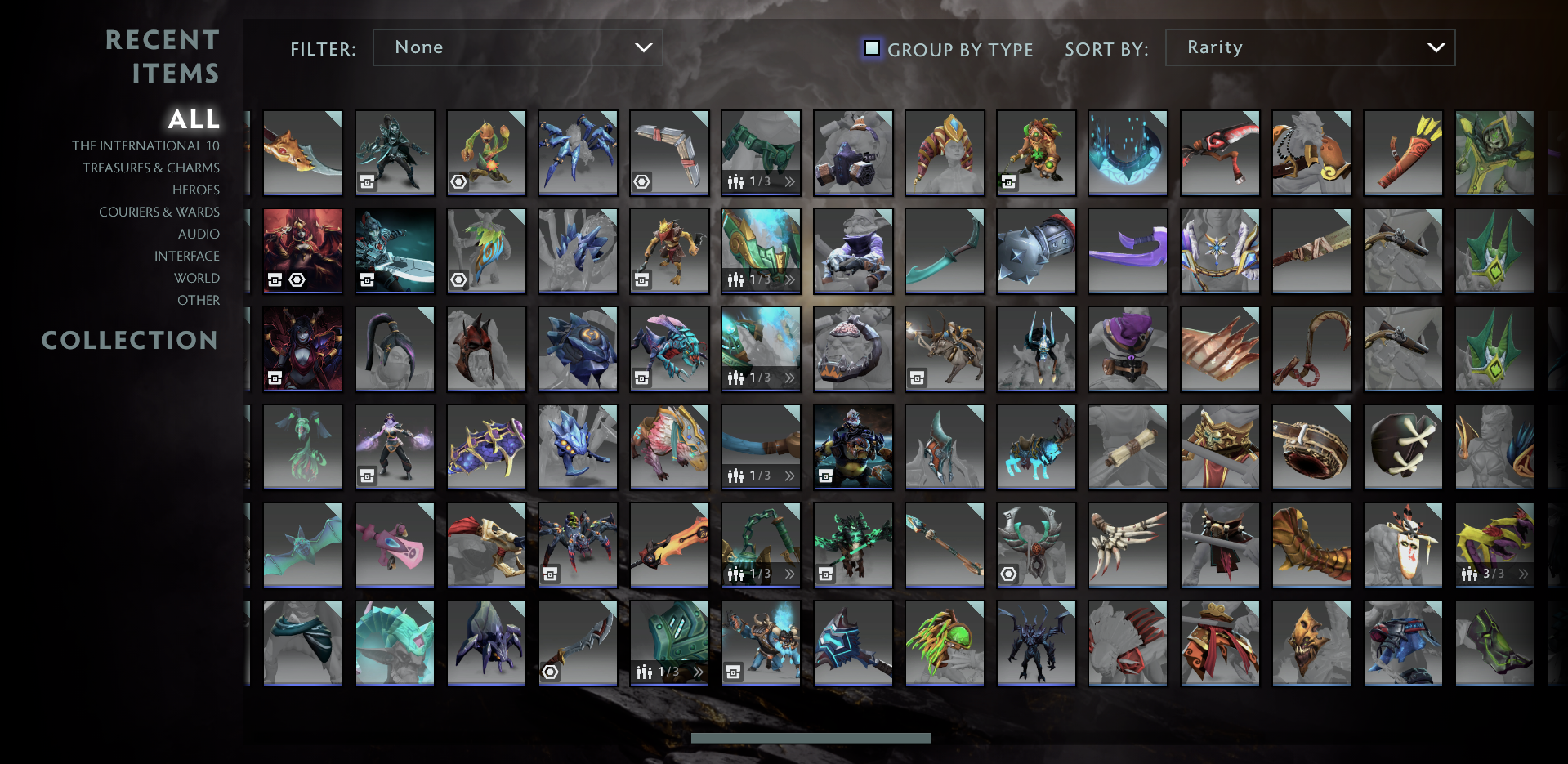The image size is (1568, 764).
Task: Click the gem socket icon on the pumpkin courier thumbnail
Action: [458, 183]
